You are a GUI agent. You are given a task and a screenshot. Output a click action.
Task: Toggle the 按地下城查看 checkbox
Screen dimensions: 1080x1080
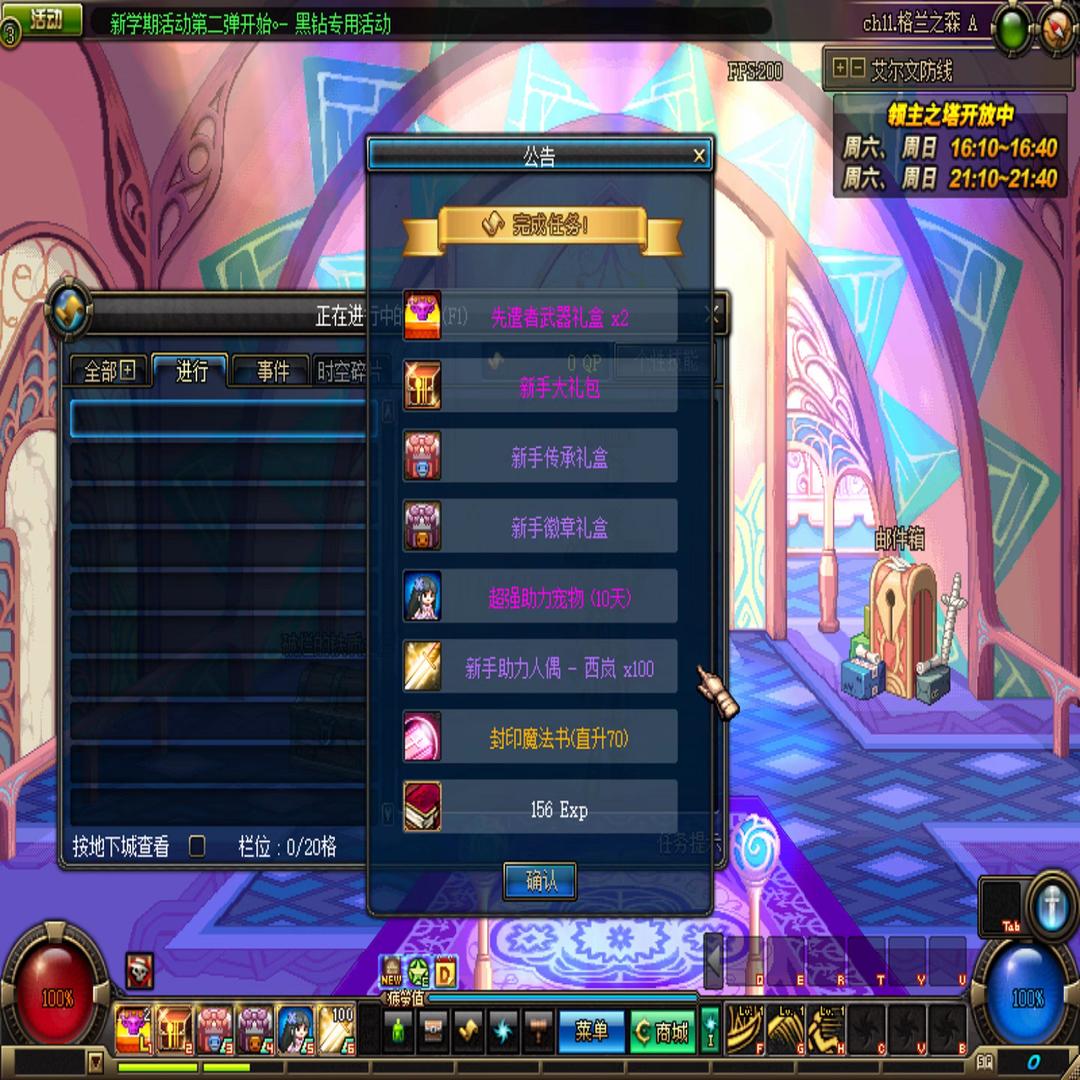pos(197,847)
